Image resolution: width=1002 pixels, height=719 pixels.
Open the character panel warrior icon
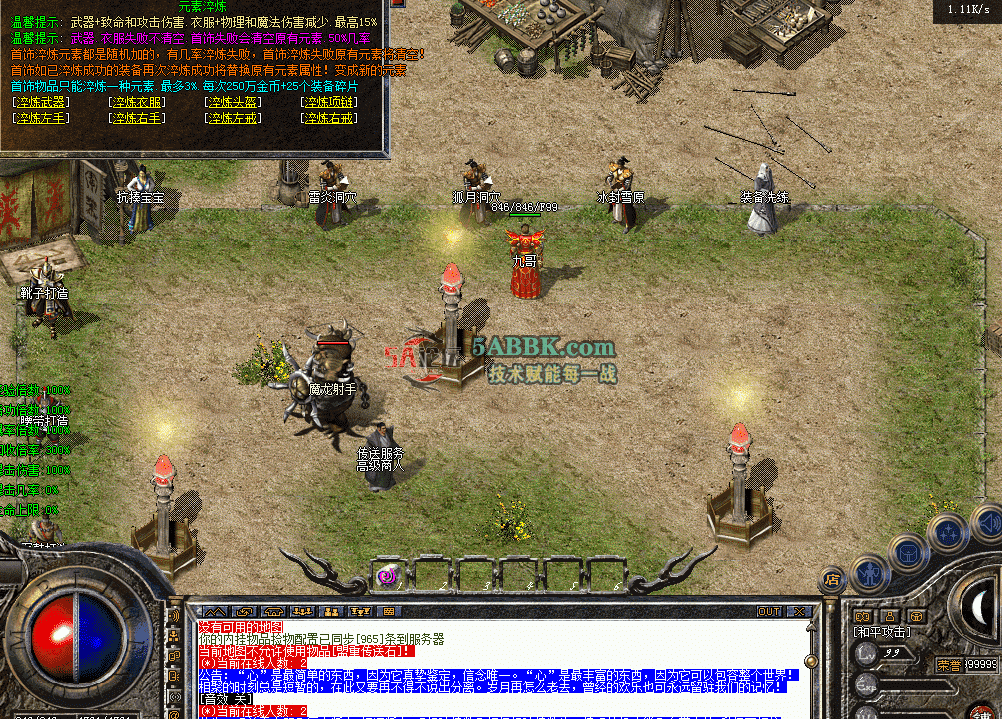(x=870, y=572)
